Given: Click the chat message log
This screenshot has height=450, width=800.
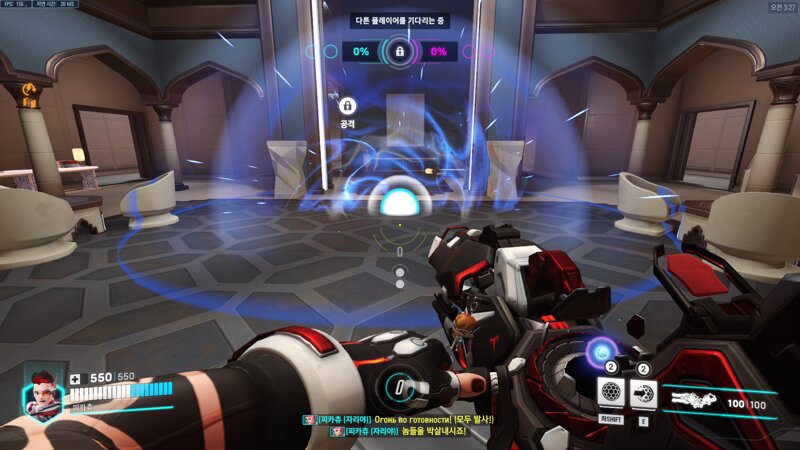Looking at the screenshot, I should pos(400,424).
